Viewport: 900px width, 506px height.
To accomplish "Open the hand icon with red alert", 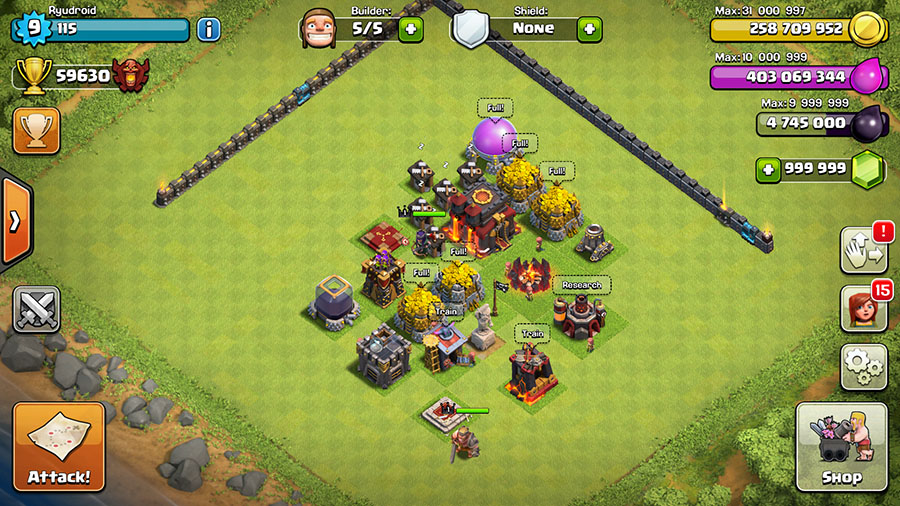I will (x=861, y=250).
